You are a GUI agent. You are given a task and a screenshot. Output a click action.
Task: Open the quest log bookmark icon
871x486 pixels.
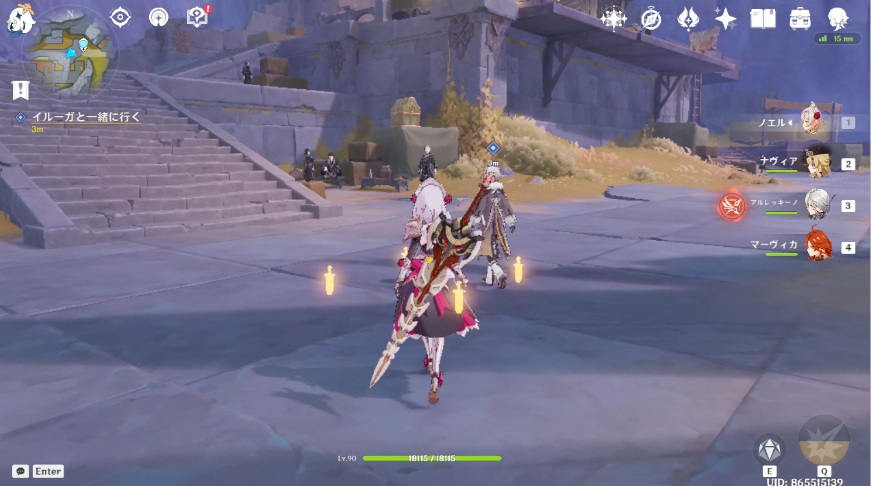click(20, 90)
